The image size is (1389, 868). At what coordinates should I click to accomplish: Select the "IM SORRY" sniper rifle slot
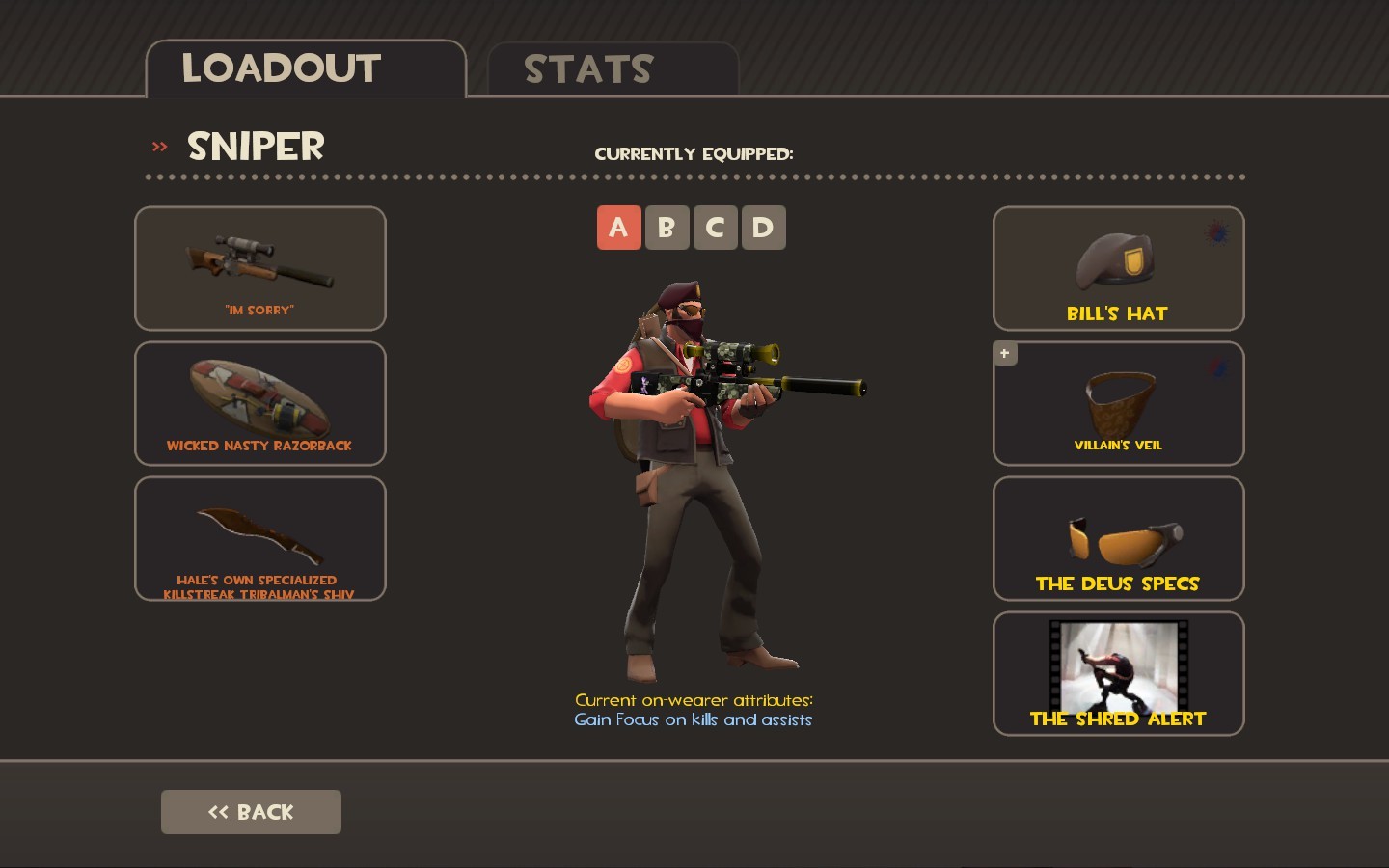259,268
